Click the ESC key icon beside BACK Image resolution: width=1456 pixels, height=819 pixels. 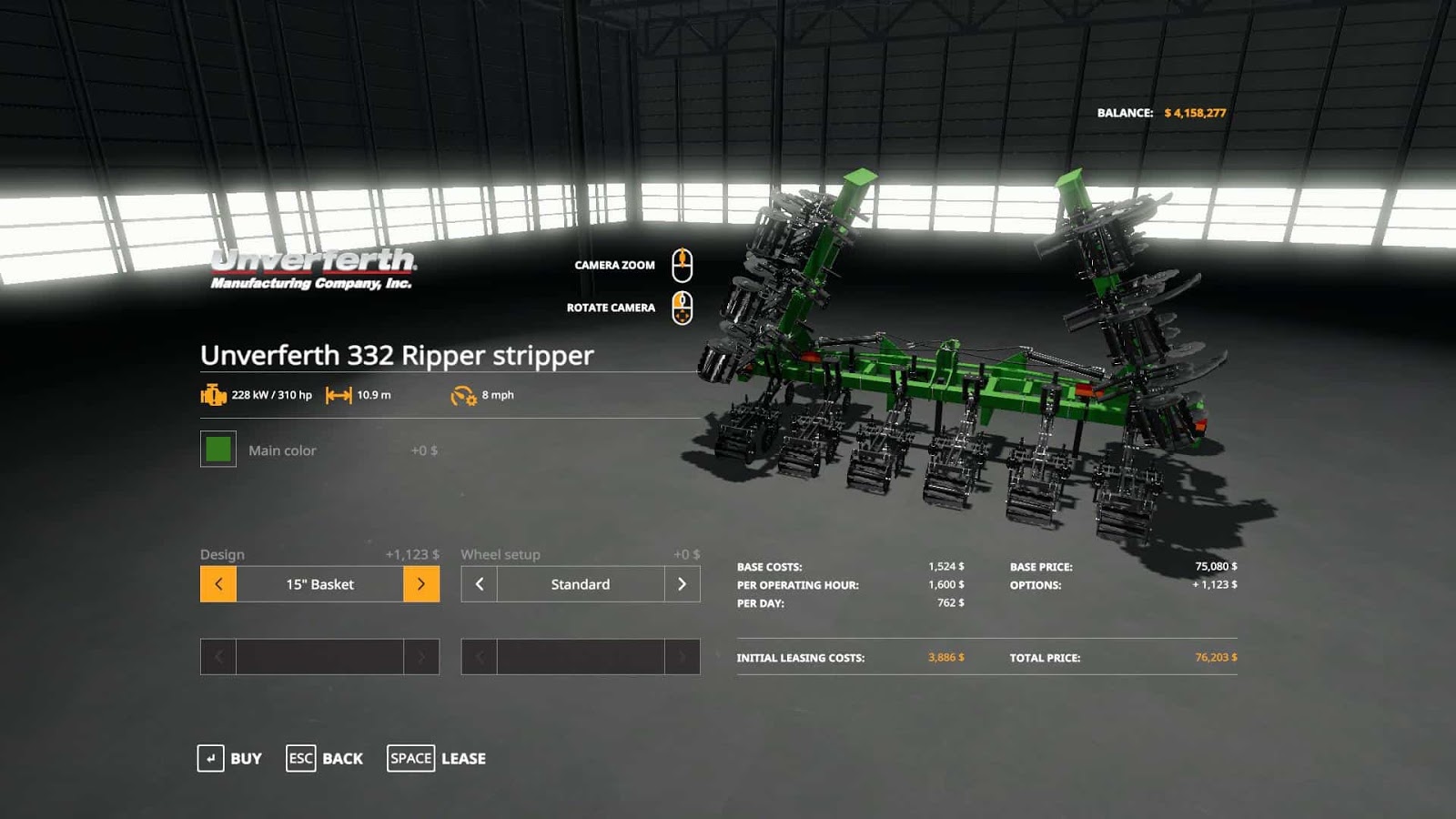[x=301, y=758]
